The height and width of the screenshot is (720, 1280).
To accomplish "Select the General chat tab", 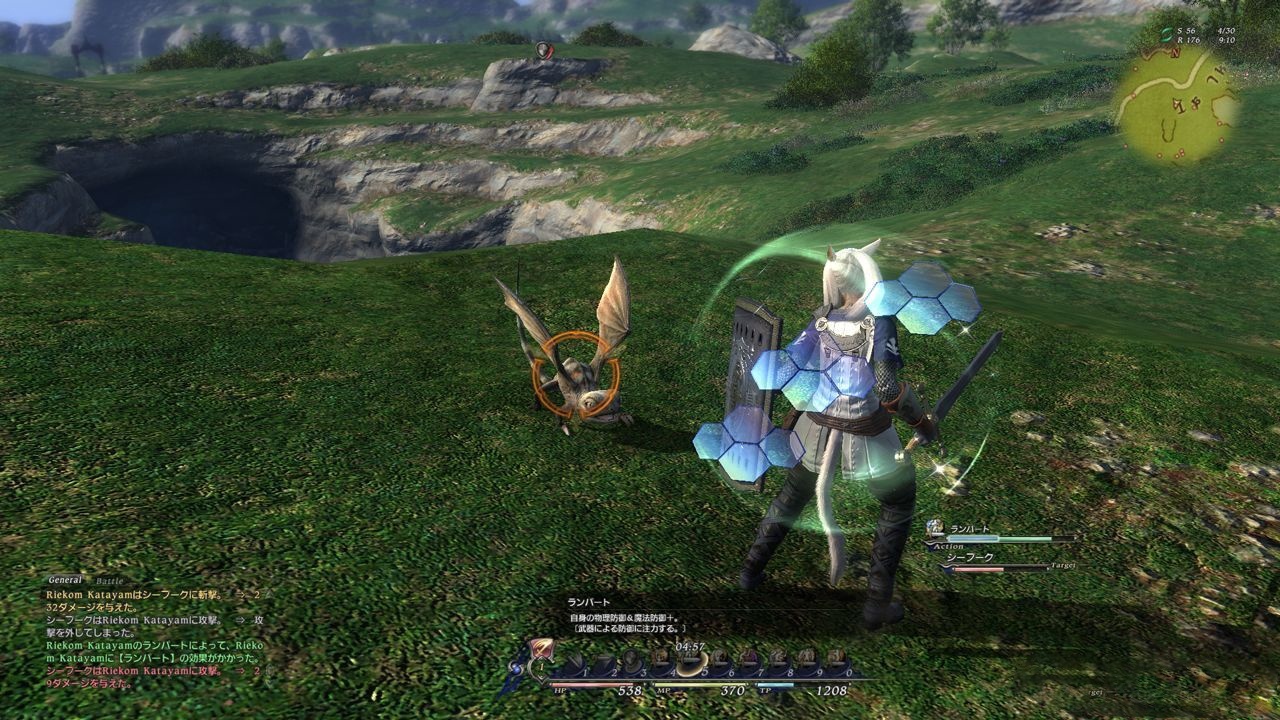I will point(65,580).
